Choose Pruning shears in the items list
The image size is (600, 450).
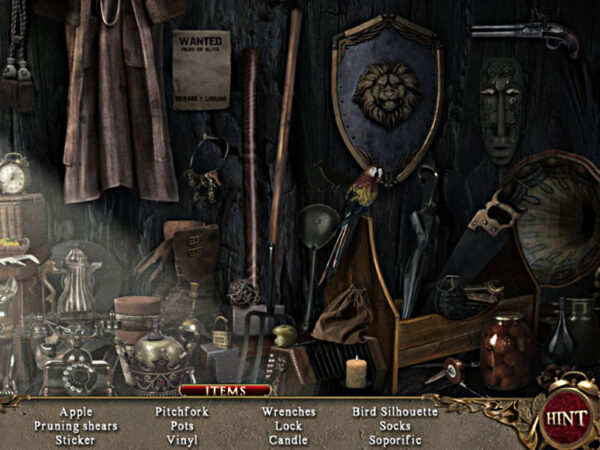click(x=75, y=425)
